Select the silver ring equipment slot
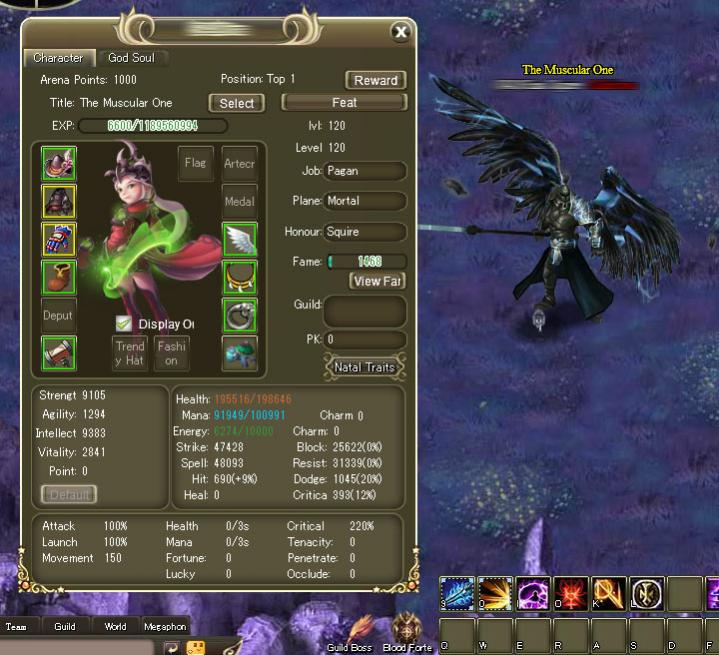This screenshot has height=655, width=719. click(x=239, y=315)
